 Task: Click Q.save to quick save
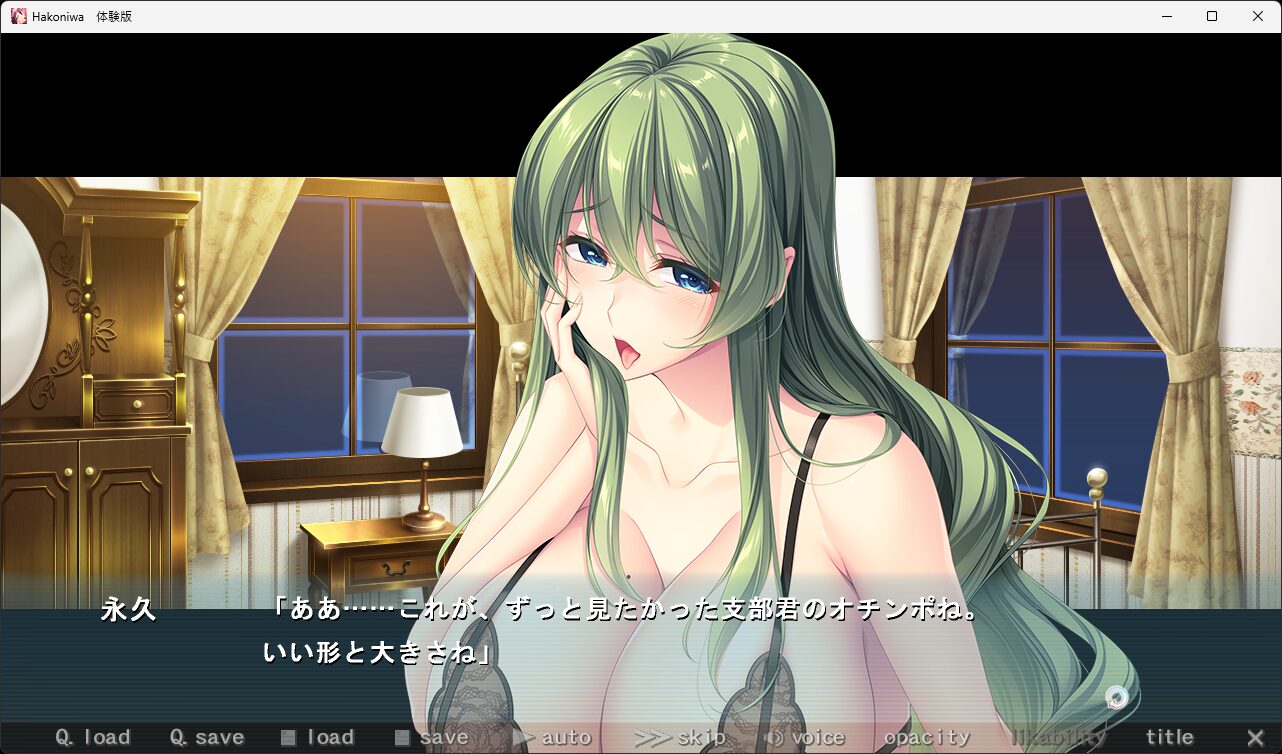(x=207, y=738)
